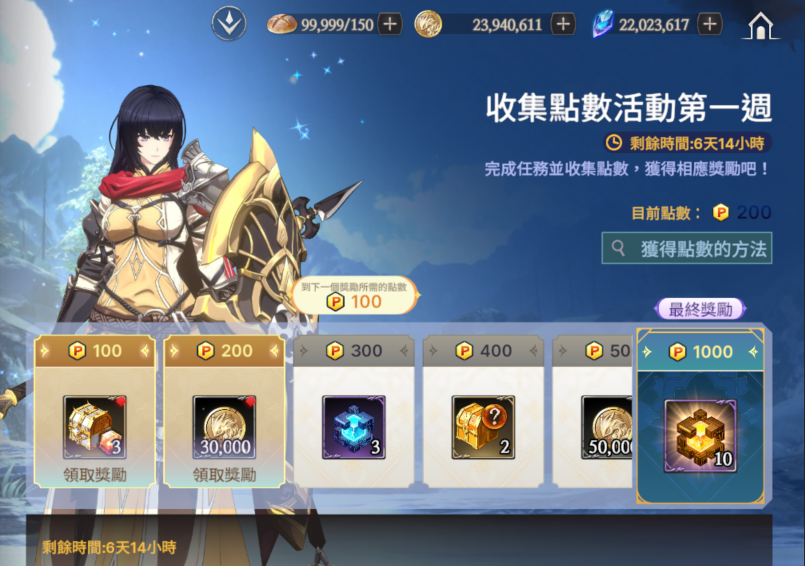Buy more gold coins via its plus button
This screenshot has height=566, width=805.
pyautogui.click(x=563, y=24)
